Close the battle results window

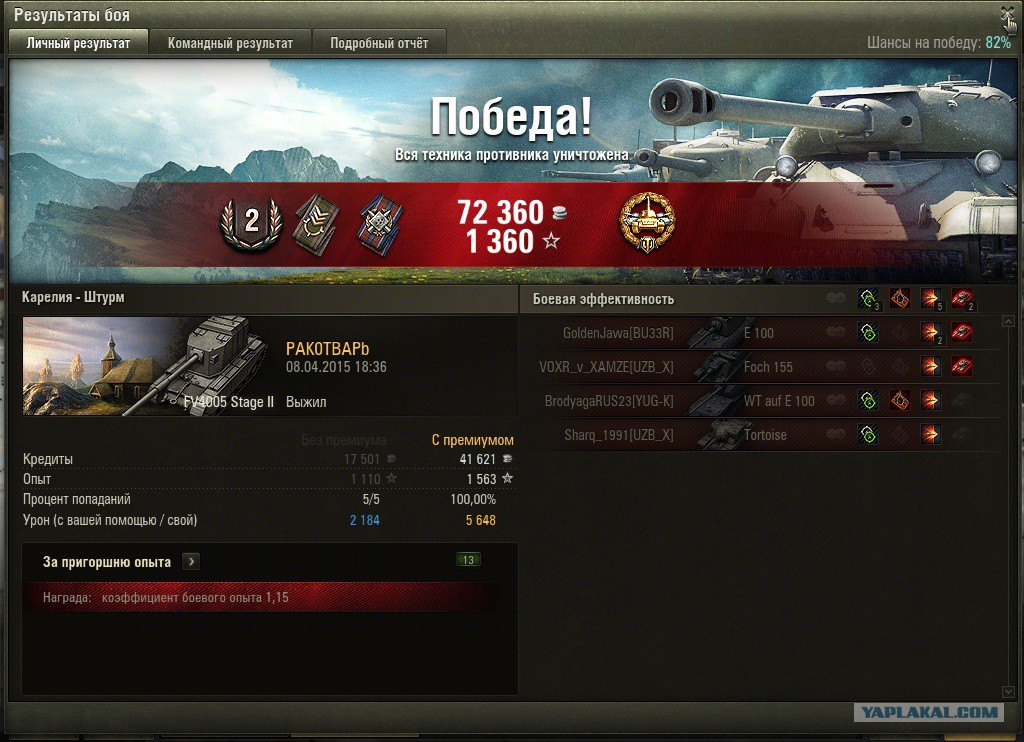click(1006, 14)
